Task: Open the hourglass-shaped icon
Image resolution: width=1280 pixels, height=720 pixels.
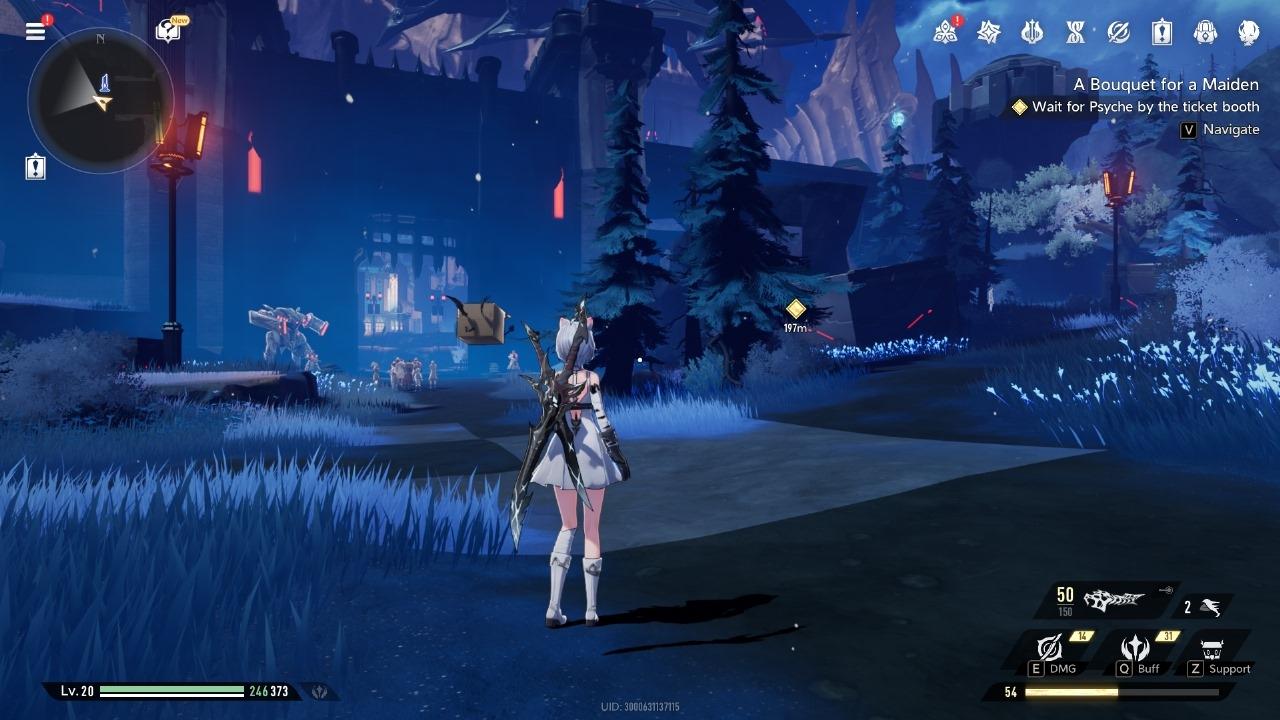Action: click(x=1075, y=32)
